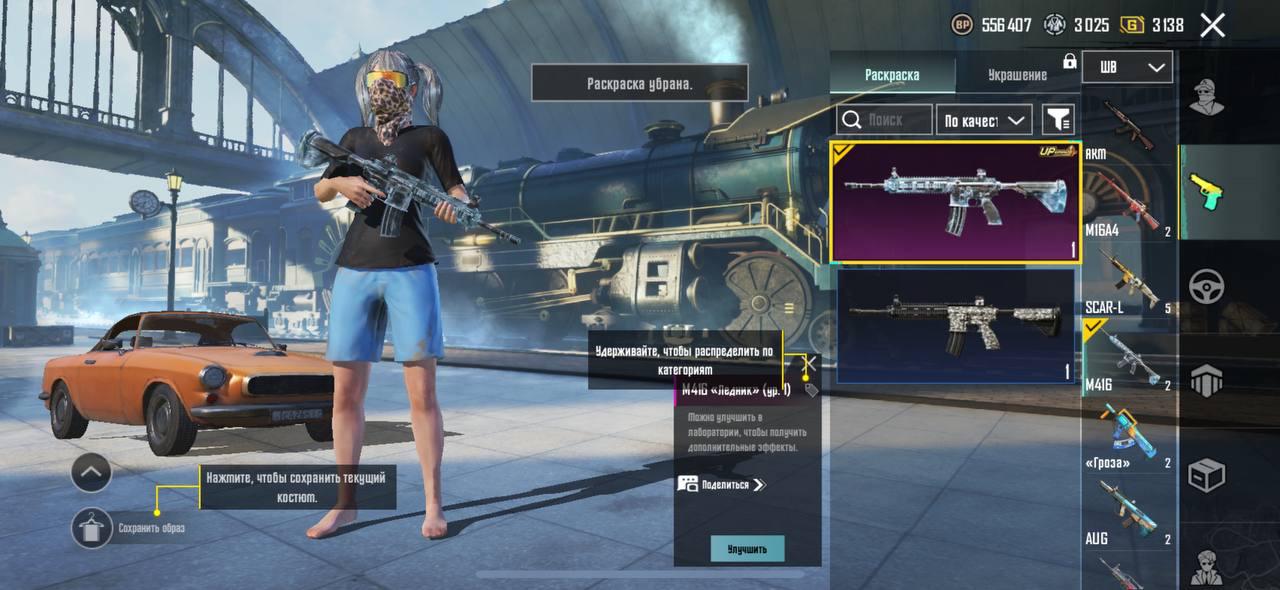Screen dimensions: 1280x590
Task: Expand the round up-arrow button
Action: click(x=91, y=472)
